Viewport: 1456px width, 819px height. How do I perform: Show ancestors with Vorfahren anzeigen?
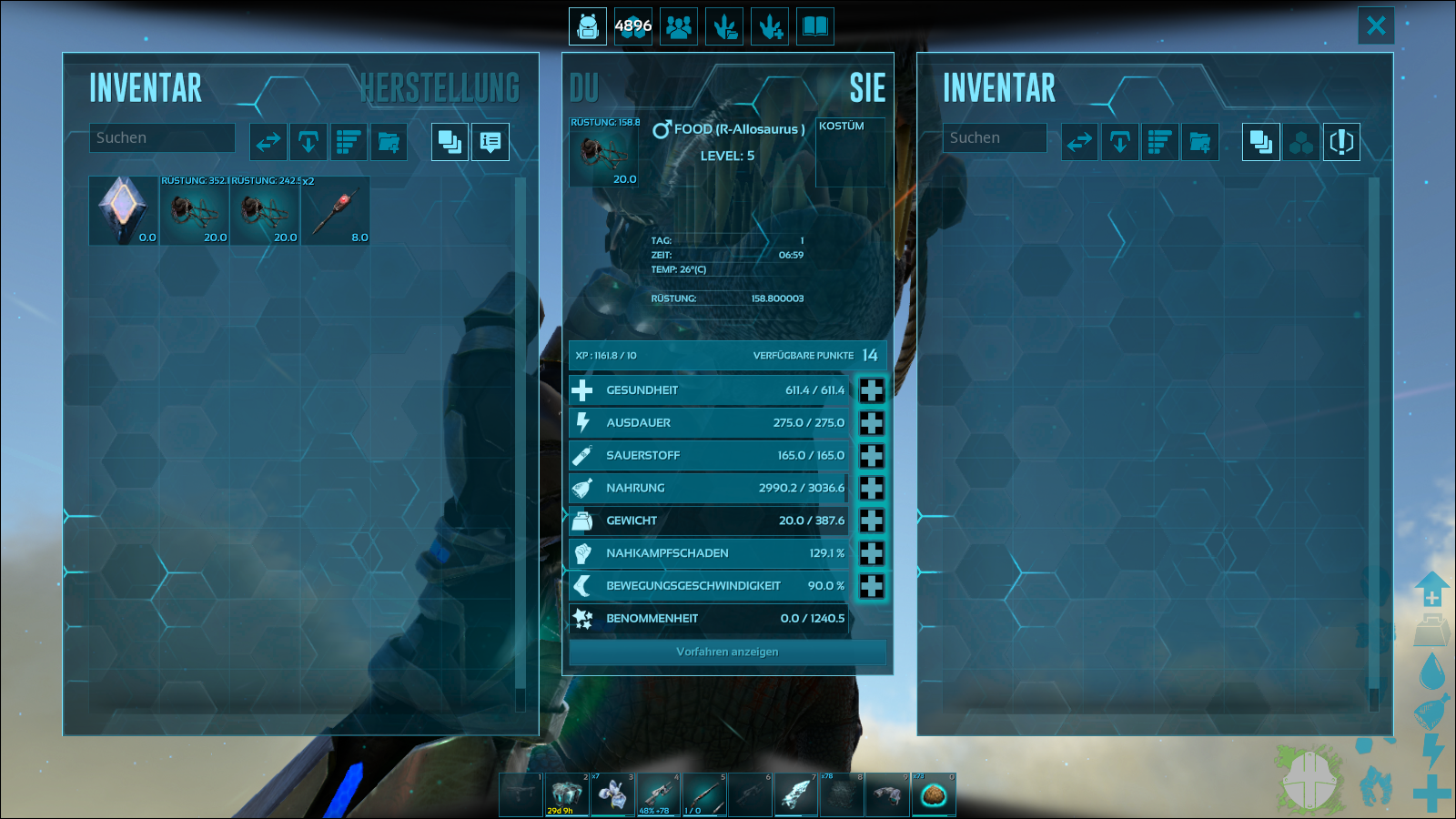click(x=727, y=652)
